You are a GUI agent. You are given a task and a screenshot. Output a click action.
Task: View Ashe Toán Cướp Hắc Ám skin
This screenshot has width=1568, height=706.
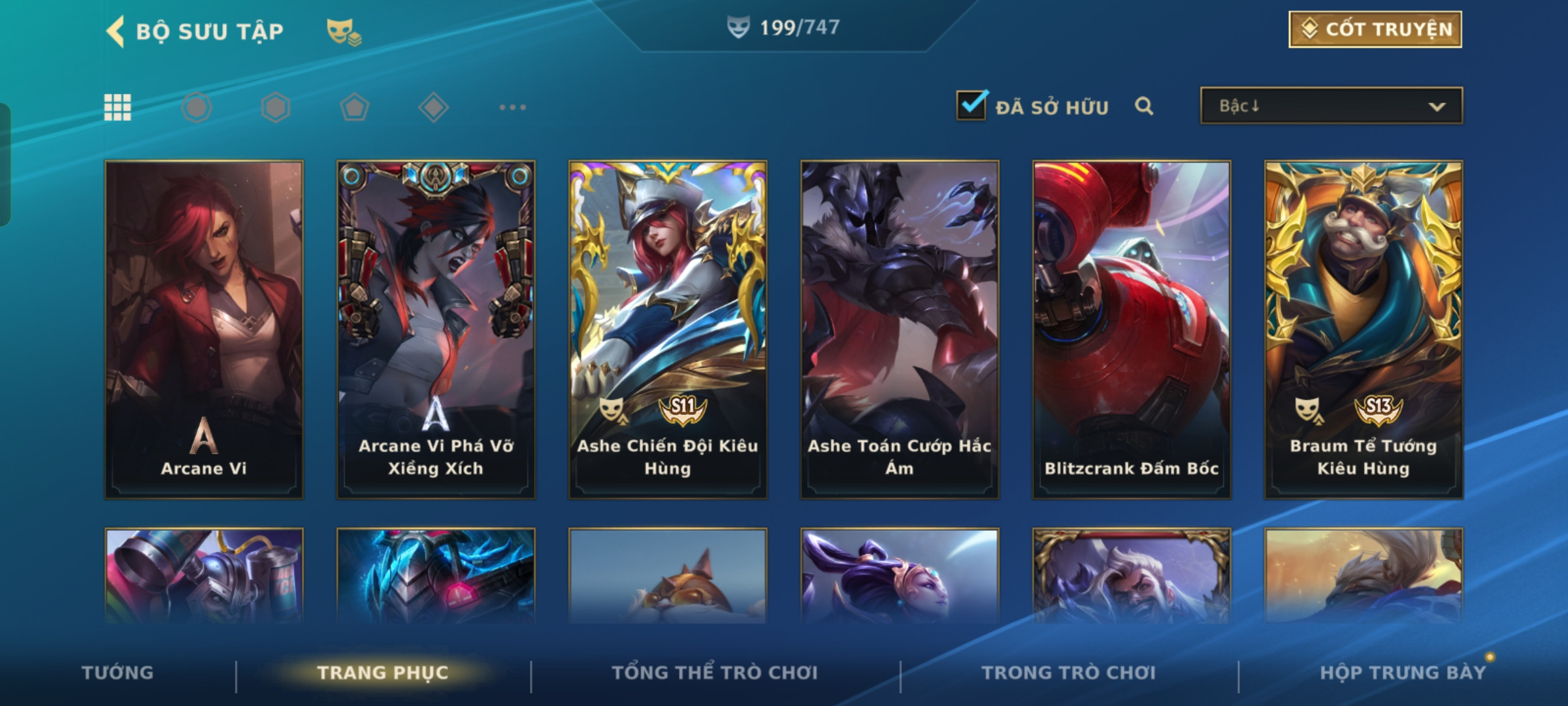pyautogui.click(x=900, y=329)
